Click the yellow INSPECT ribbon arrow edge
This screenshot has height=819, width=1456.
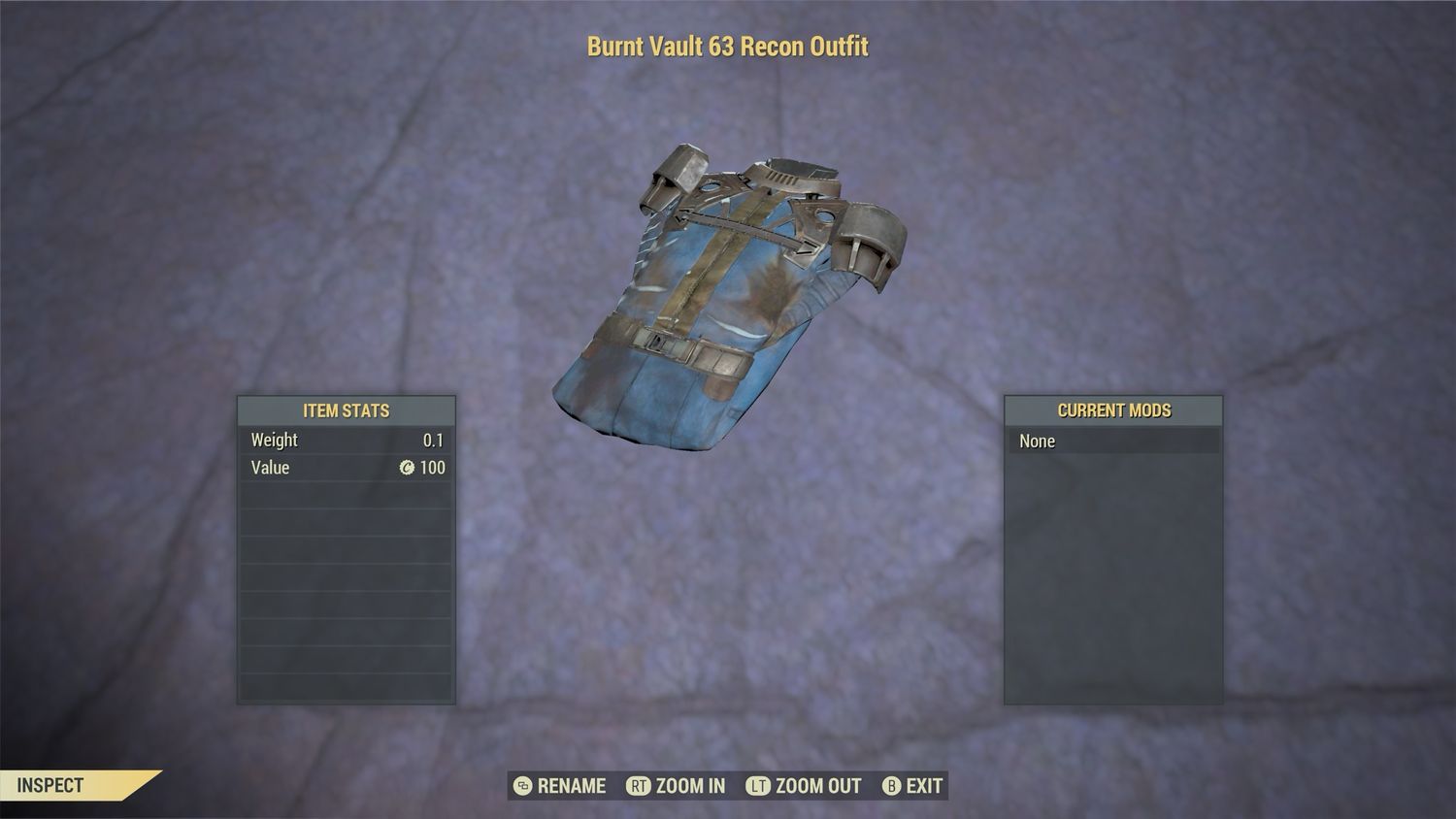pos(144,786)
